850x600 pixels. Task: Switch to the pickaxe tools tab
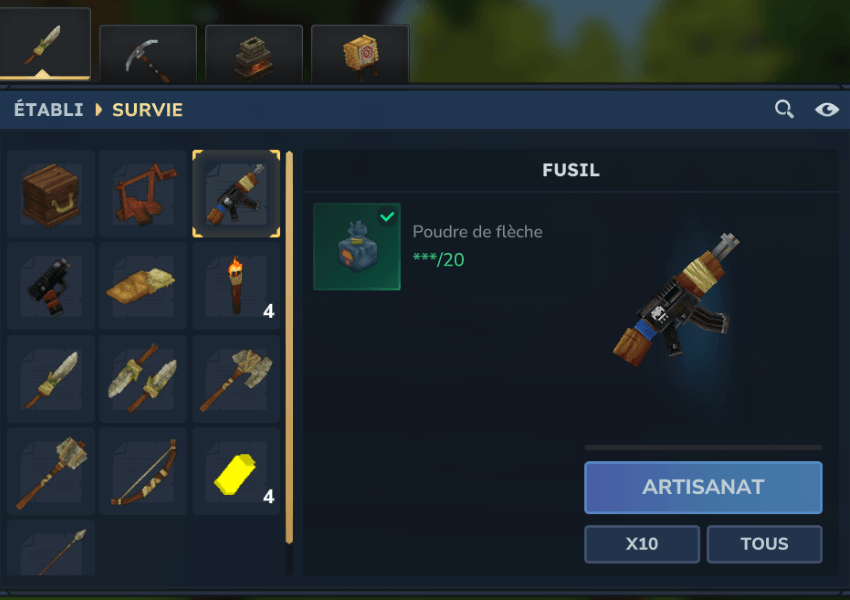pyautogui.click(x=148, y=55)
